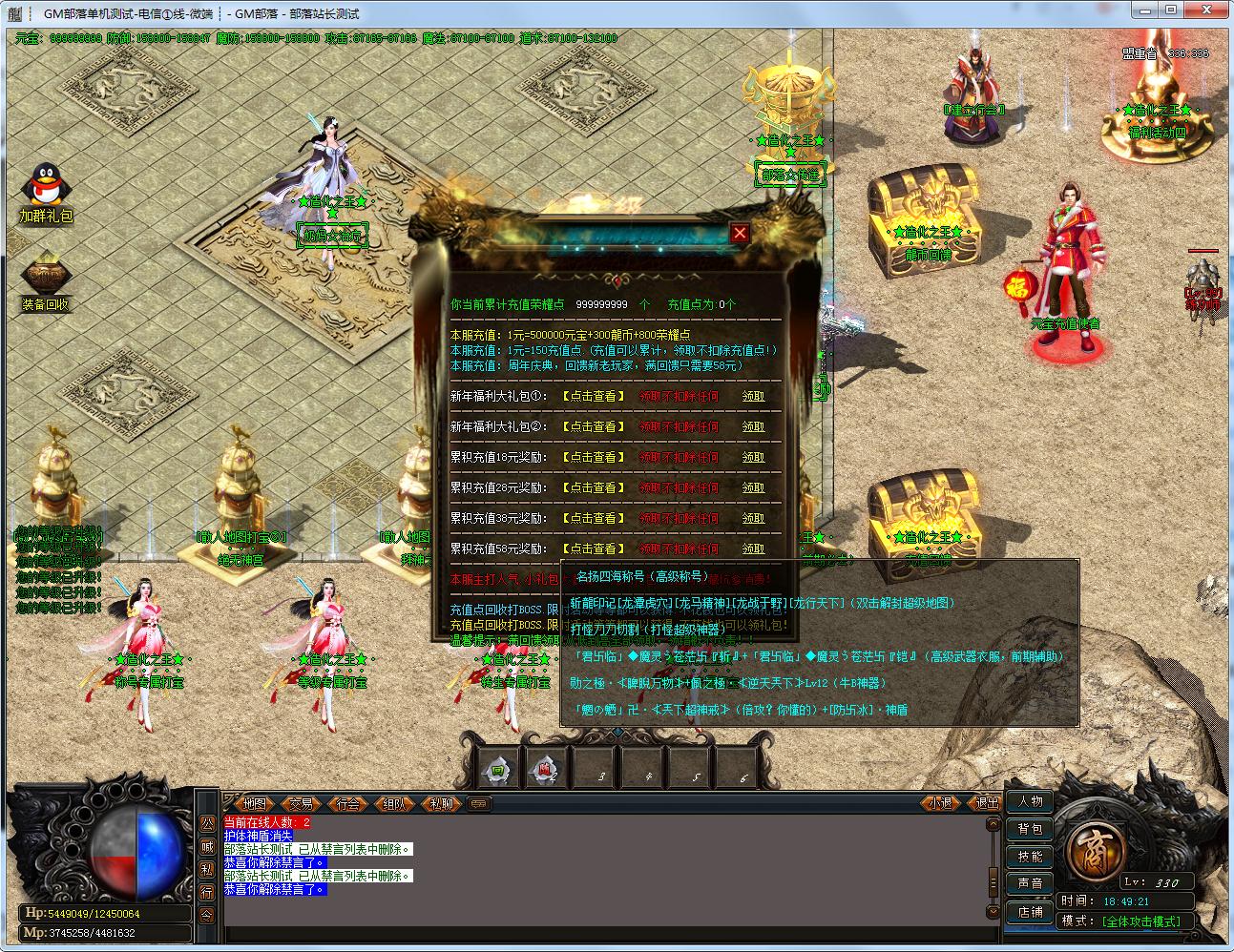Switch to 私聊 private chat
Viewport: 1234px width, 952px height.
(441, 803)
